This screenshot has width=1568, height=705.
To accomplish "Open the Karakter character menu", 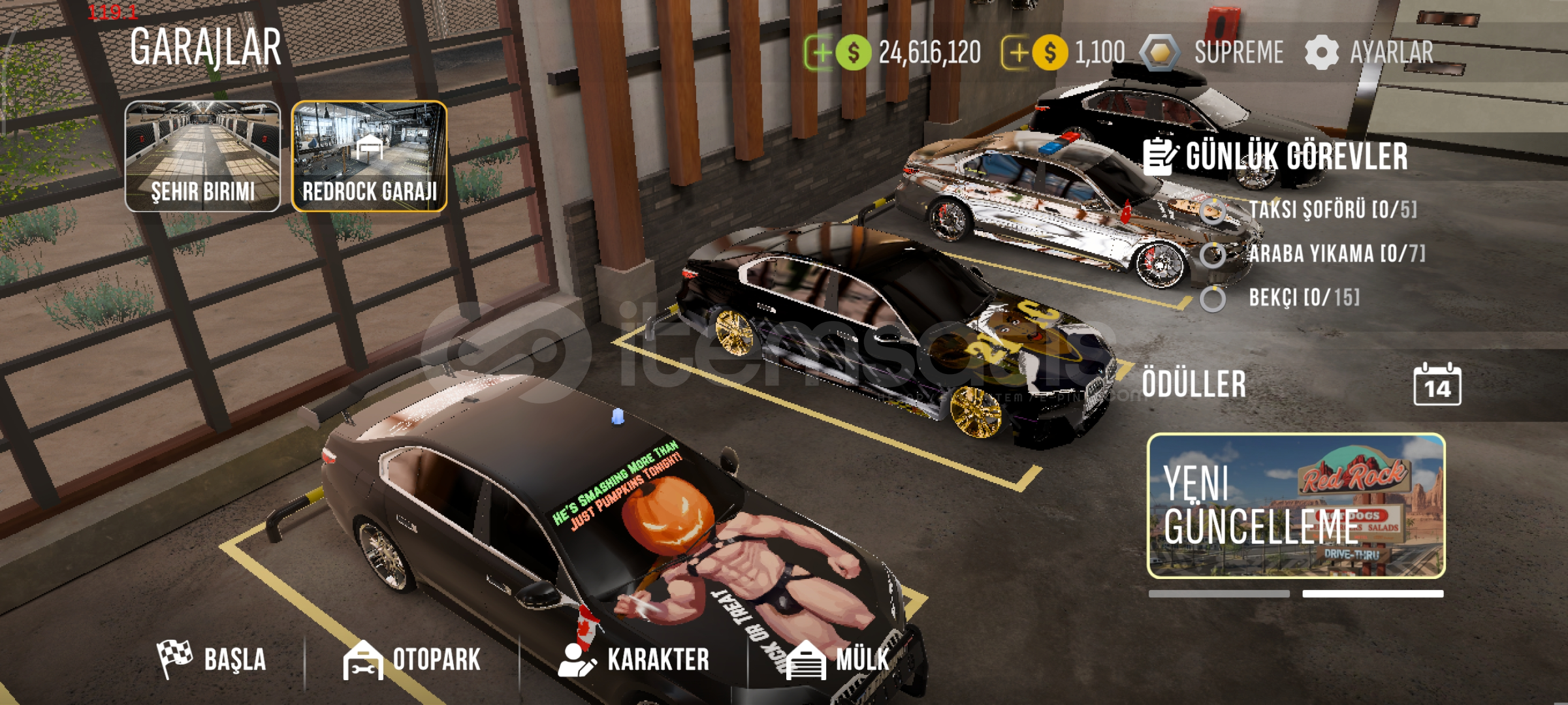I will 634,659.
